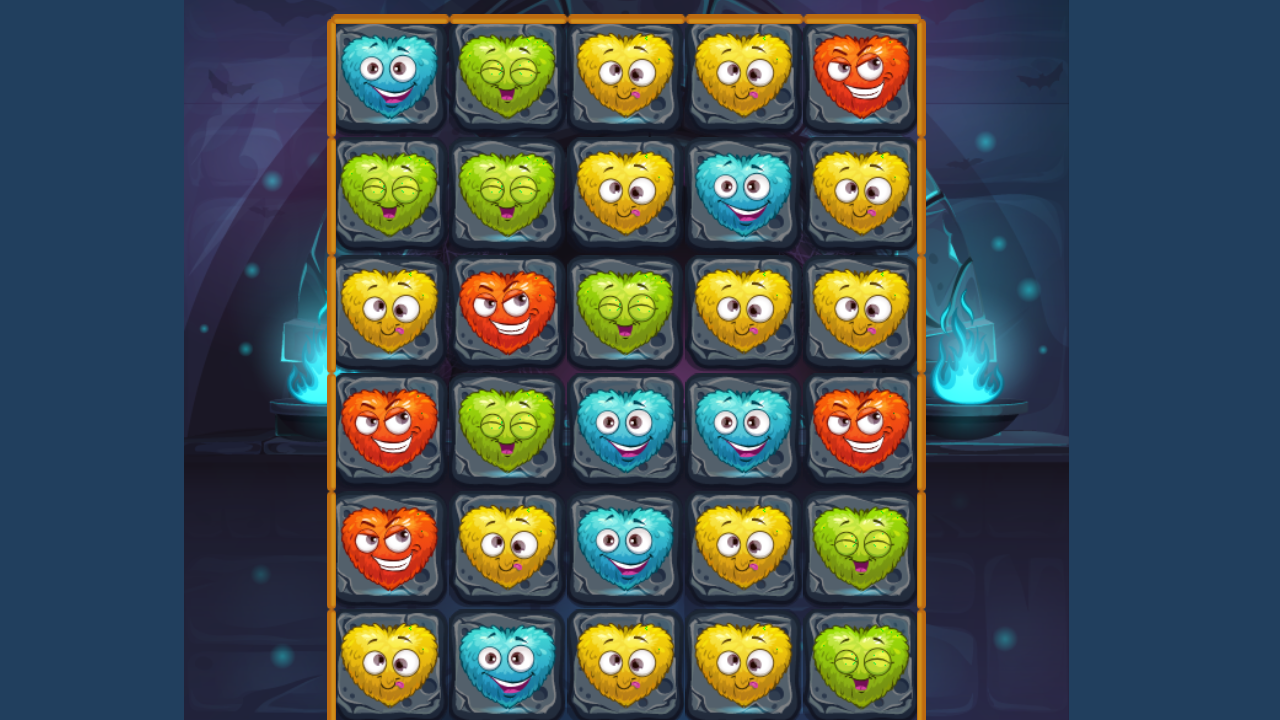Select the blue heart in the second row
This screenshot has height=720, width=1280.
pyautogui.click(x=742, y=193)
